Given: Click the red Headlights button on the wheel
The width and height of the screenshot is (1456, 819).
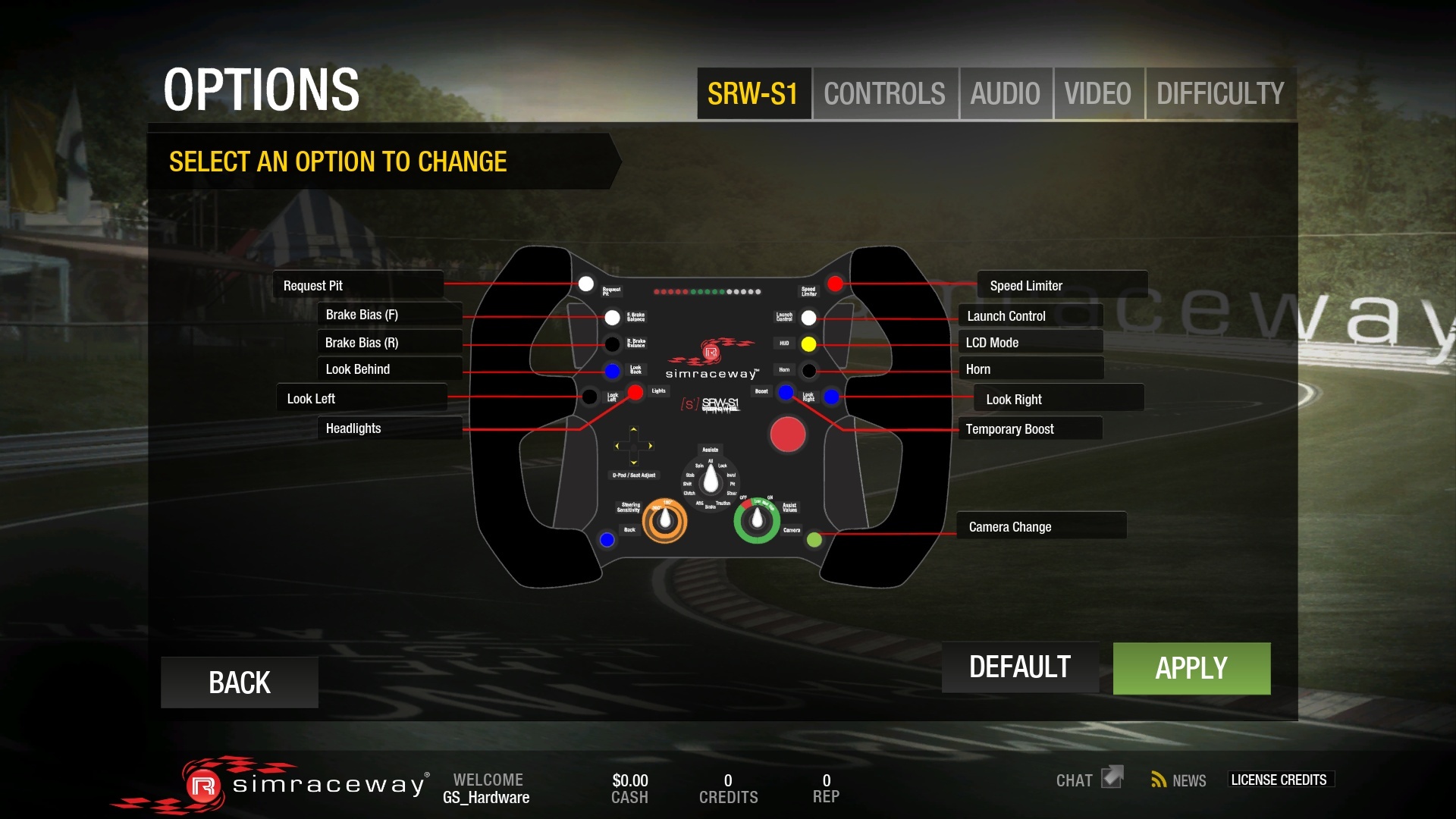Looking at the screenshot, I should pyautogui.click(x=635, y=392).
